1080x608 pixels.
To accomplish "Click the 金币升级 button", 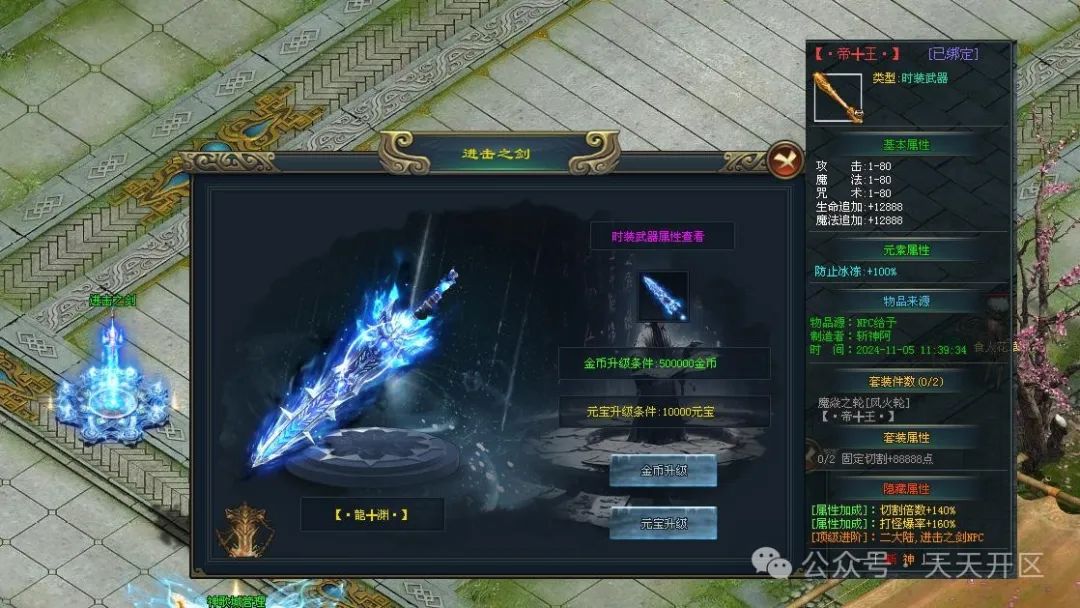I will click(663, 470).
